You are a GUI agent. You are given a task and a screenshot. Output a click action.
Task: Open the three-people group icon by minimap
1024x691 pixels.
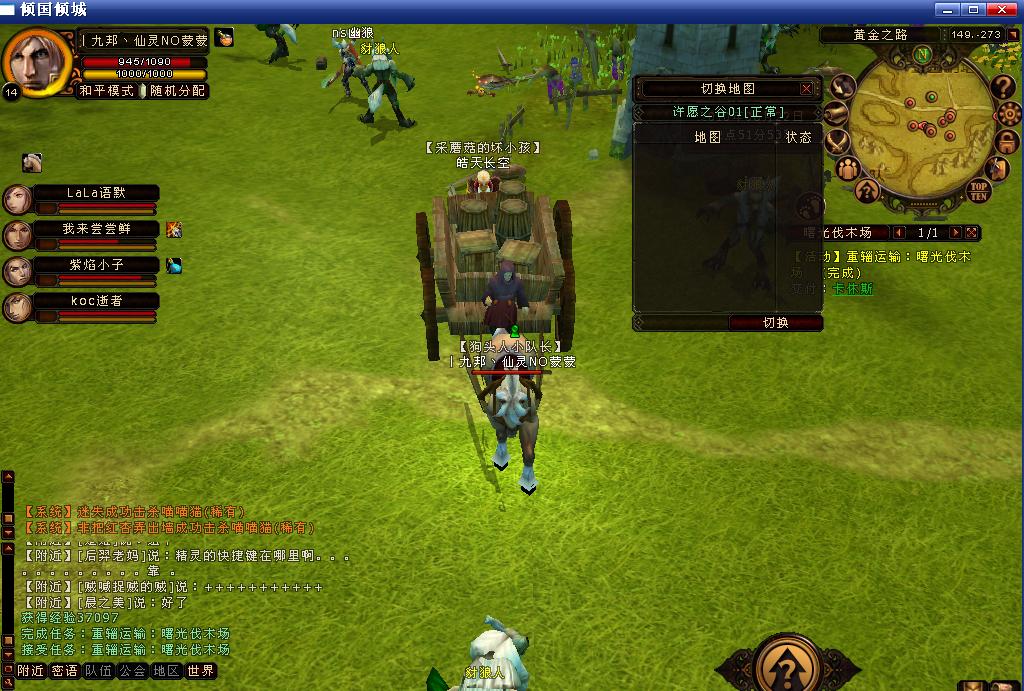tap(847, 167)
